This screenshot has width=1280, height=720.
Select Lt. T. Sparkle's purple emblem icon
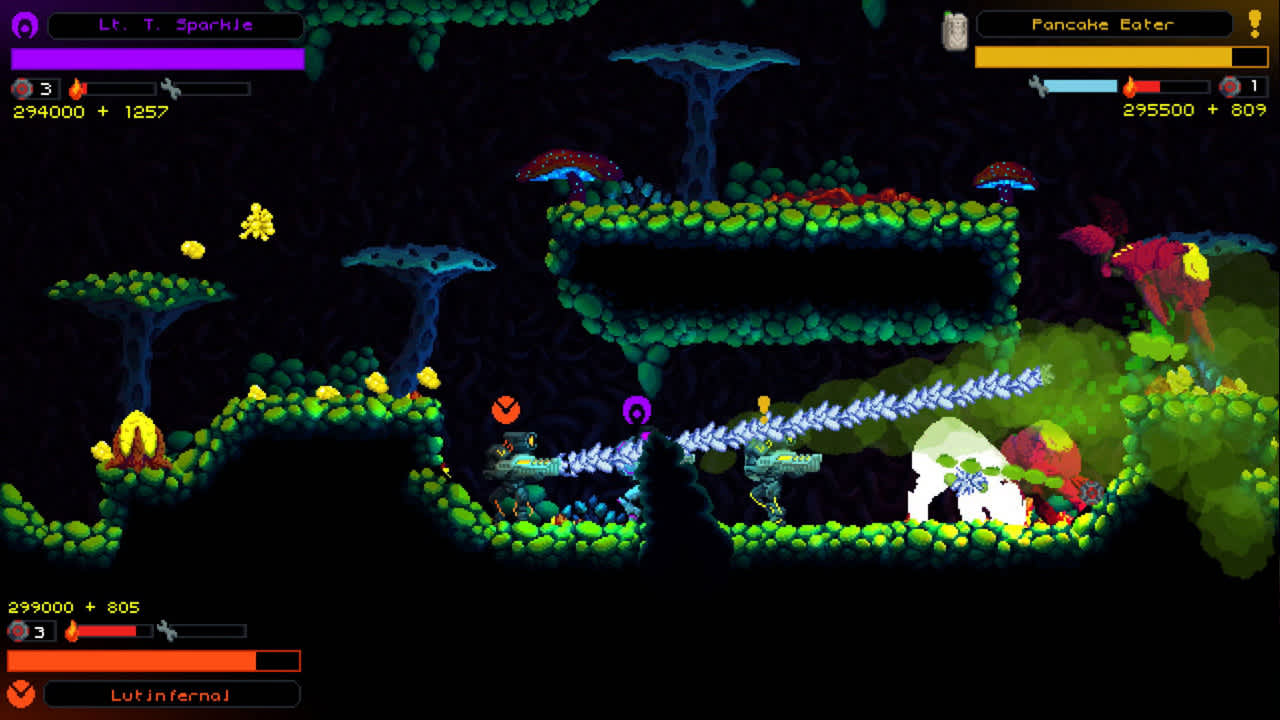(x=25, y=25)
